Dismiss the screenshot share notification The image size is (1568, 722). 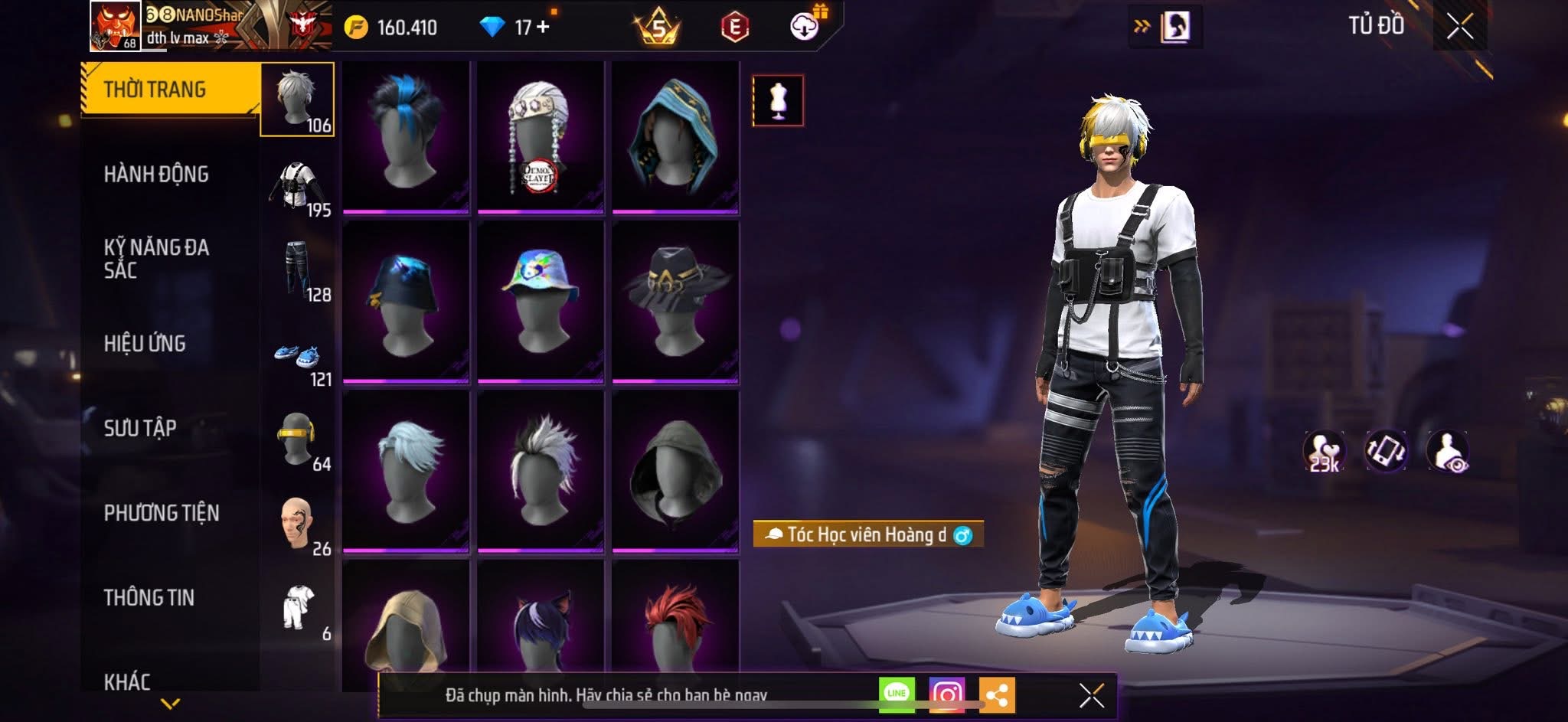[x=1091, y=695]
